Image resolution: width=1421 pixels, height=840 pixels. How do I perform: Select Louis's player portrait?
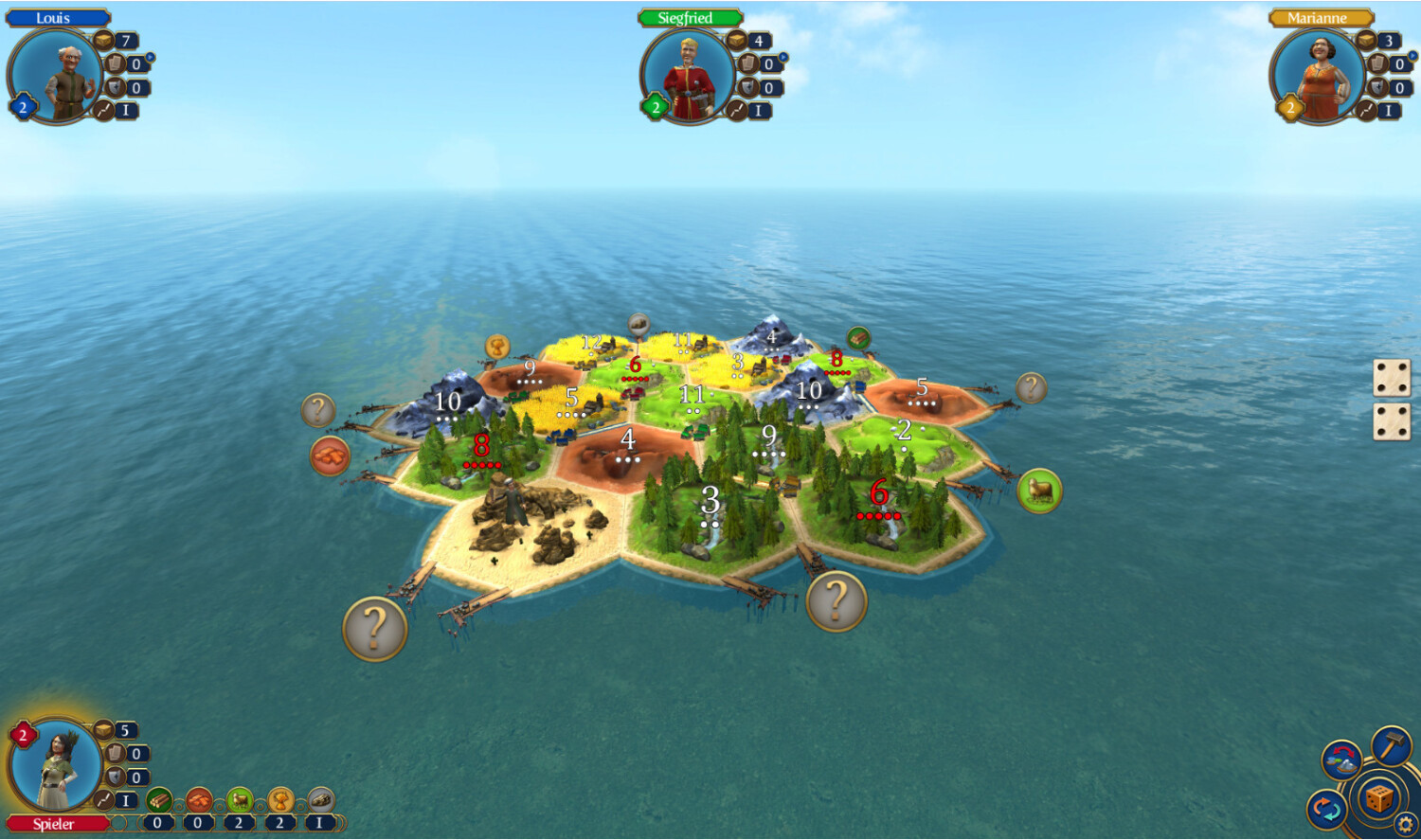55,76
